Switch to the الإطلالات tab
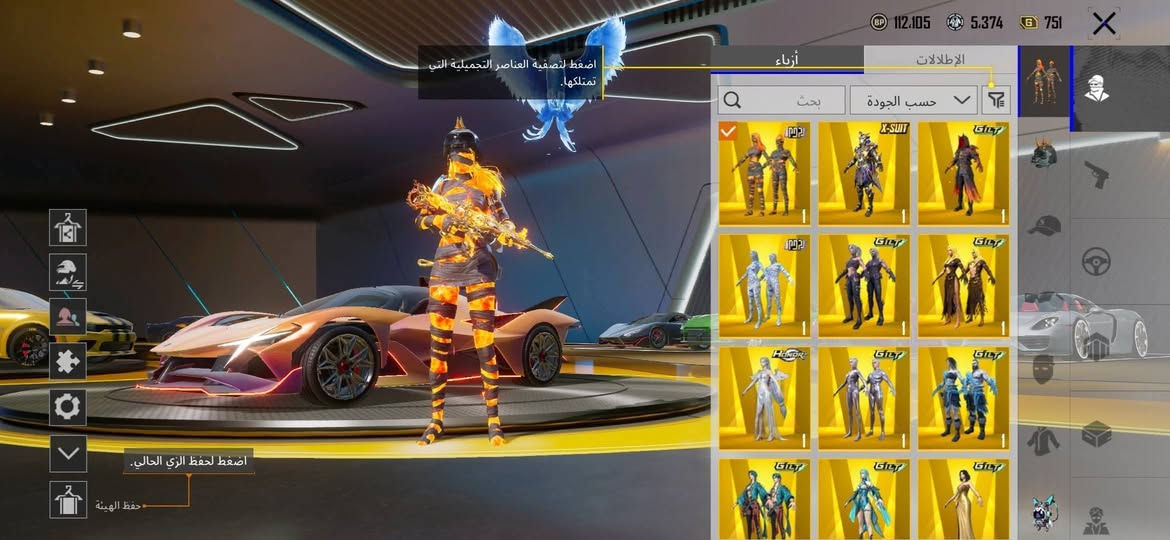This screenshot has width=1170, height=540. 940,59
